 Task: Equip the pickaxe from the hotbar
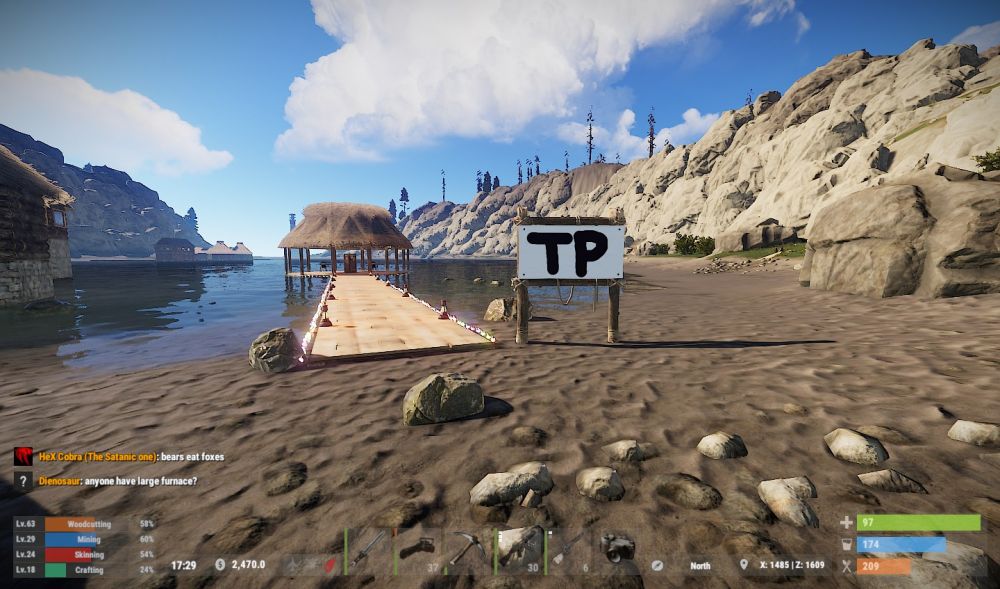(x=468, y=549)
